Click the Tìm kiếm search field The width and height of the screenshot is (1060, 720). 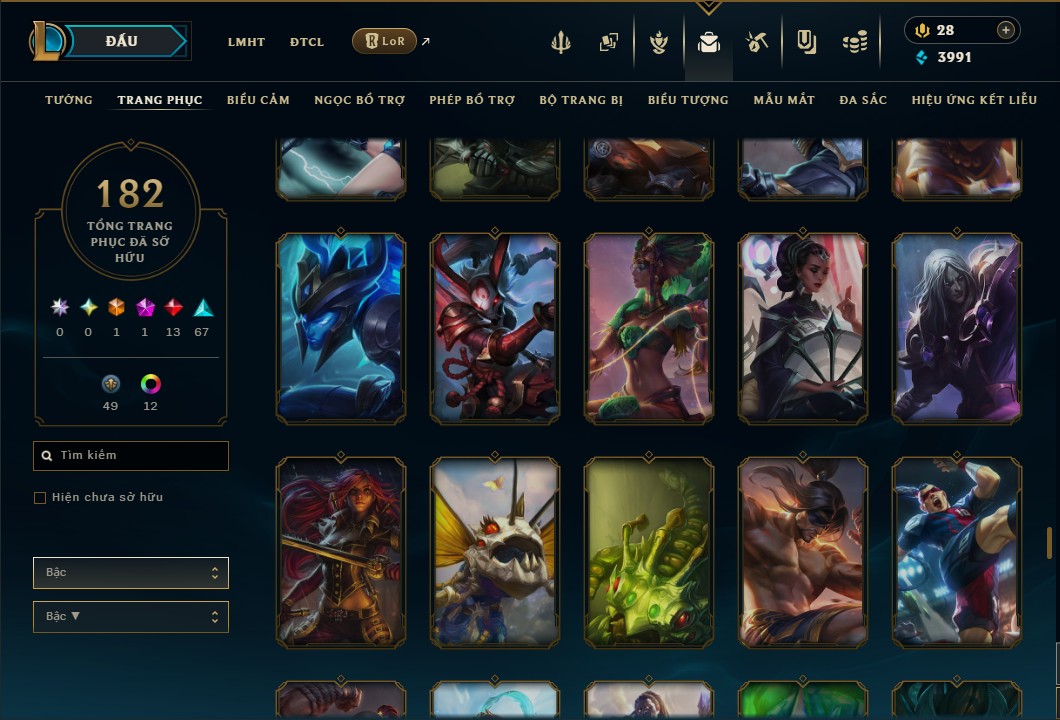click(x=131, y=456)
